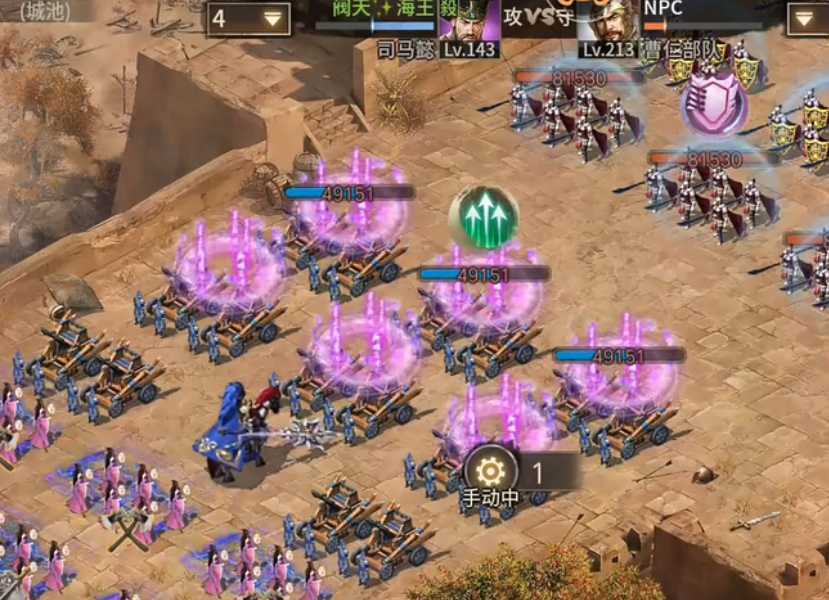Toggle the 手动中 manual control gear
The height and width of the screenshot is (600, 829).
[x=491, y=472]
